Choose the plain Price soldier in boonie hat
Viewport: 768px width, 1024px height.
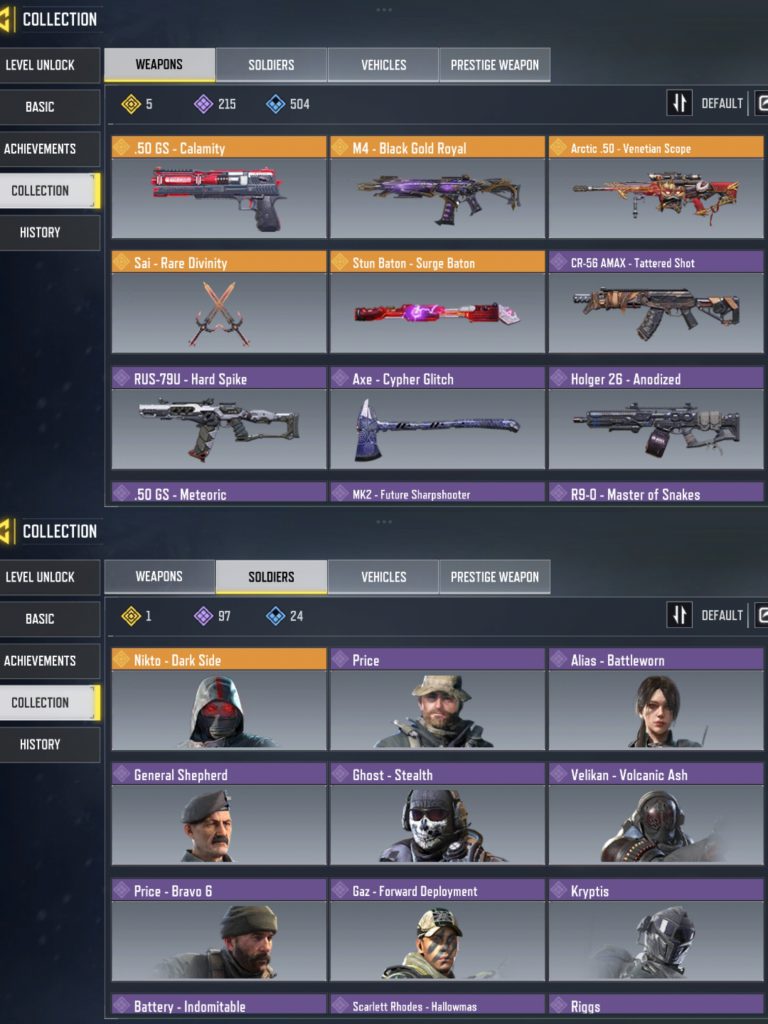437,699
